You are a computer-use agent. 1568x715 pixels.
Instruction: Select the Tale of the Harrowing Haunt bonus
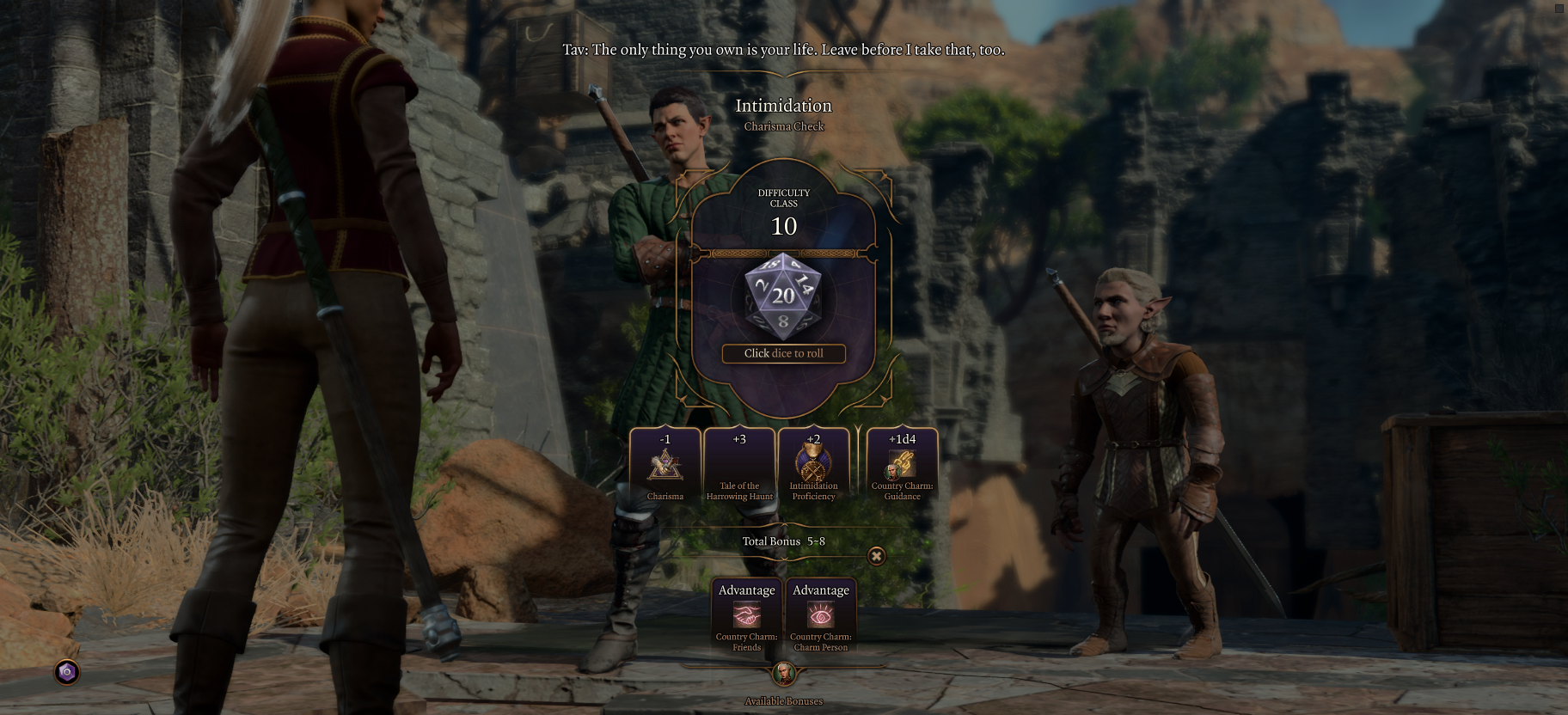pos(739,466)
